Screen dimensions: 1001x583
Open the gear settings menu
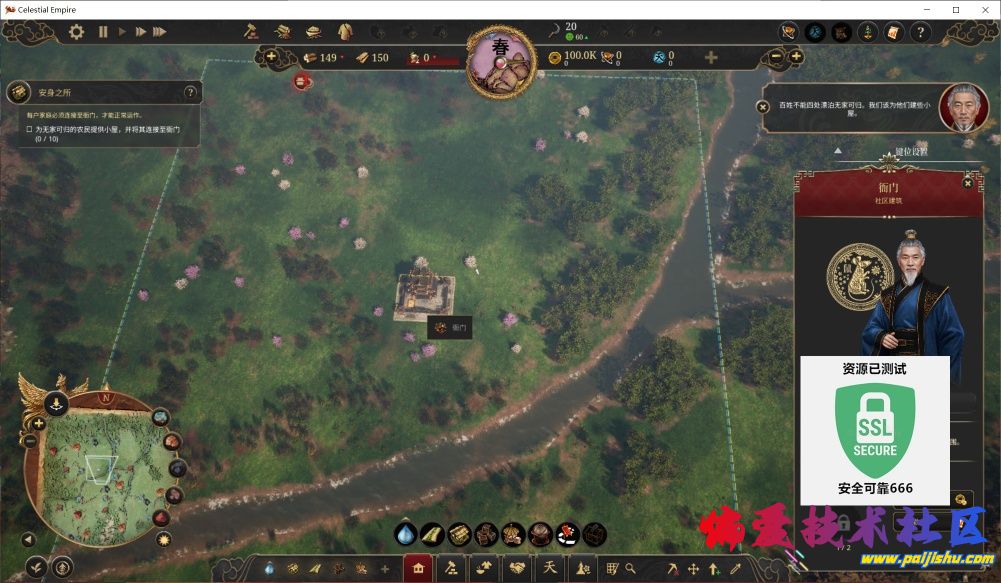tap(77, 32)
